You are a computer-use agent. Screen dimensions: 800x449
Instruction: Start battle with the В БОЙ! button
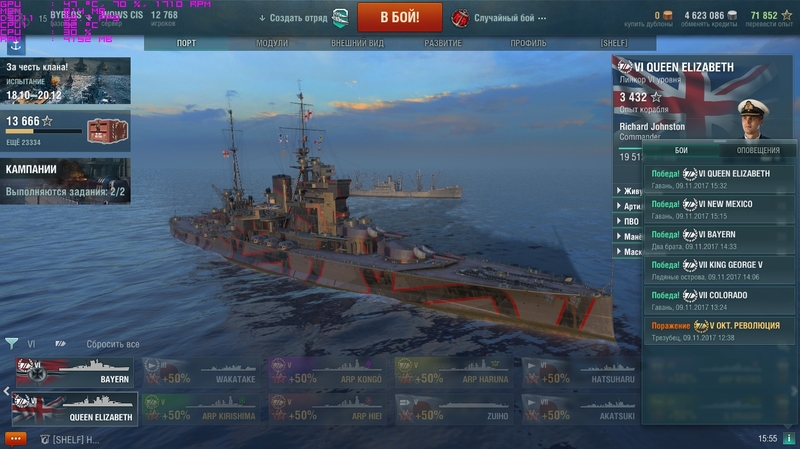coord(400,17)
